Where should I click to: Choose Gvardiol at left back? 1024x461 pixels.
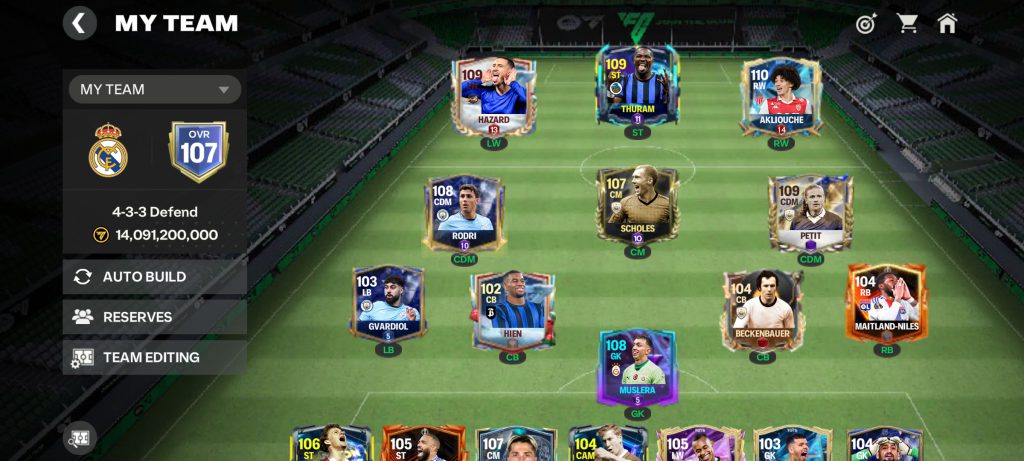(x=388, y=302)
